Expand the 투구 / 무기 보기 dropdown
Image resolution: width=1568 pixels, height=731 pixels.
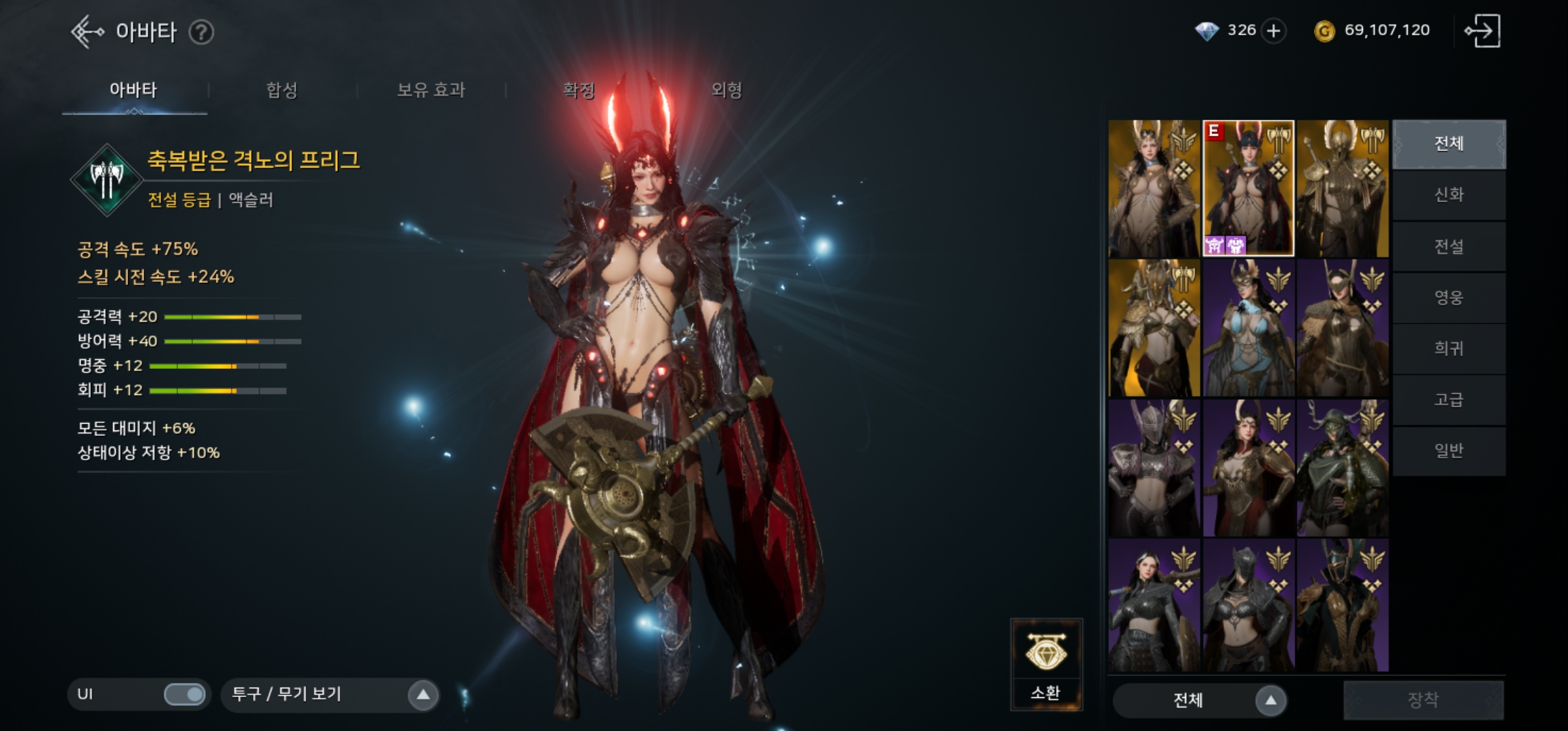pos(422,694)
